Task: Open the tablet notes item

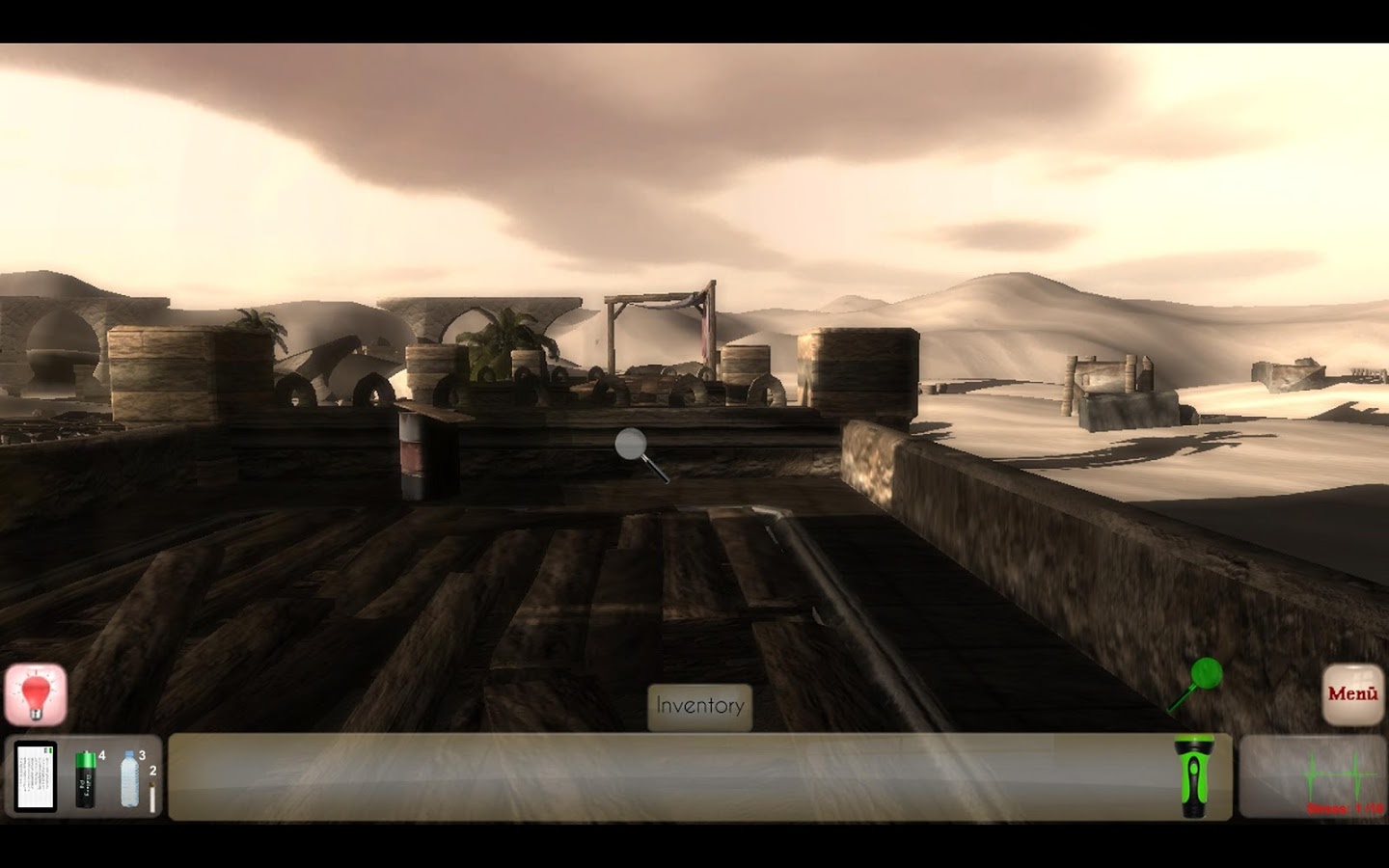Action: (x=36, y=777)
